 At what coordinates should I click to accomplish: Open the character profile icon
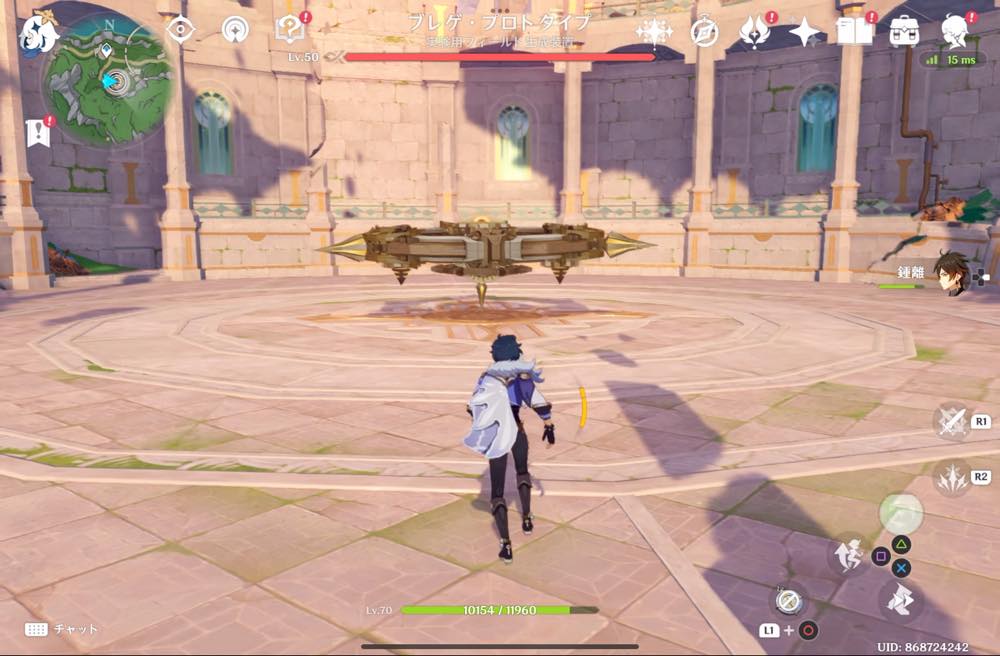click(955, 31)
